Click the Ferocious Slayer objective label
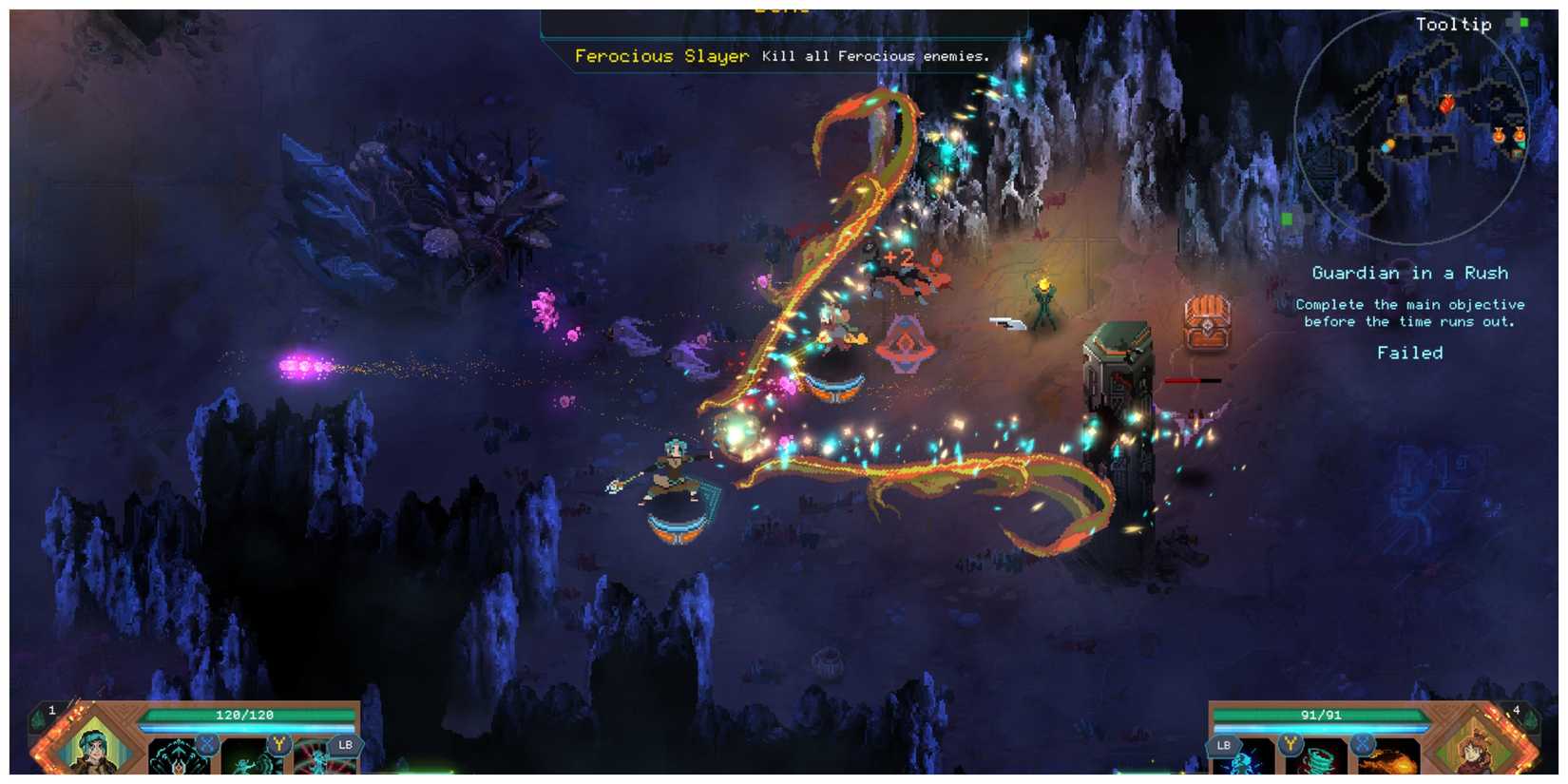 [662, 56]
